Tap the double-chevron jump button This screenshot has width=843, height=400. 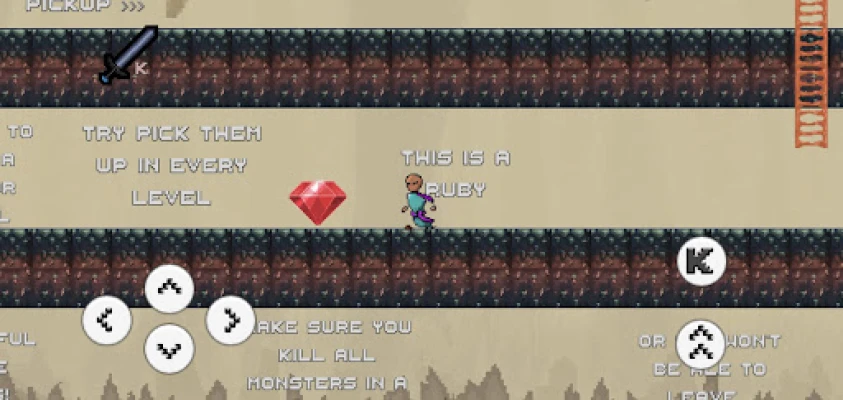700,344
